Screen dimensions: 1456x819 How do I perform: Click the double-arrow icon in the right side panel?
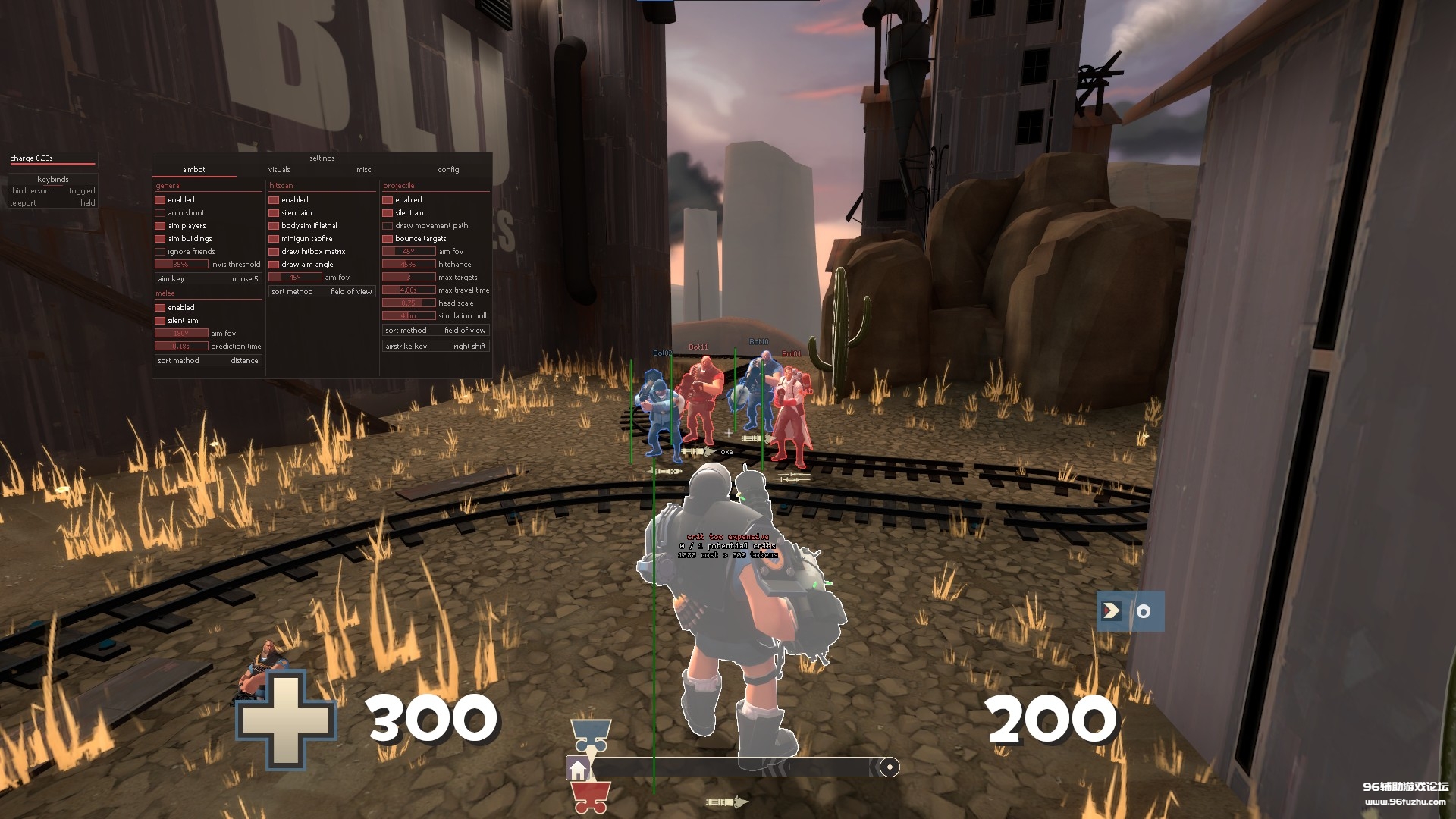click(1110, 611)
